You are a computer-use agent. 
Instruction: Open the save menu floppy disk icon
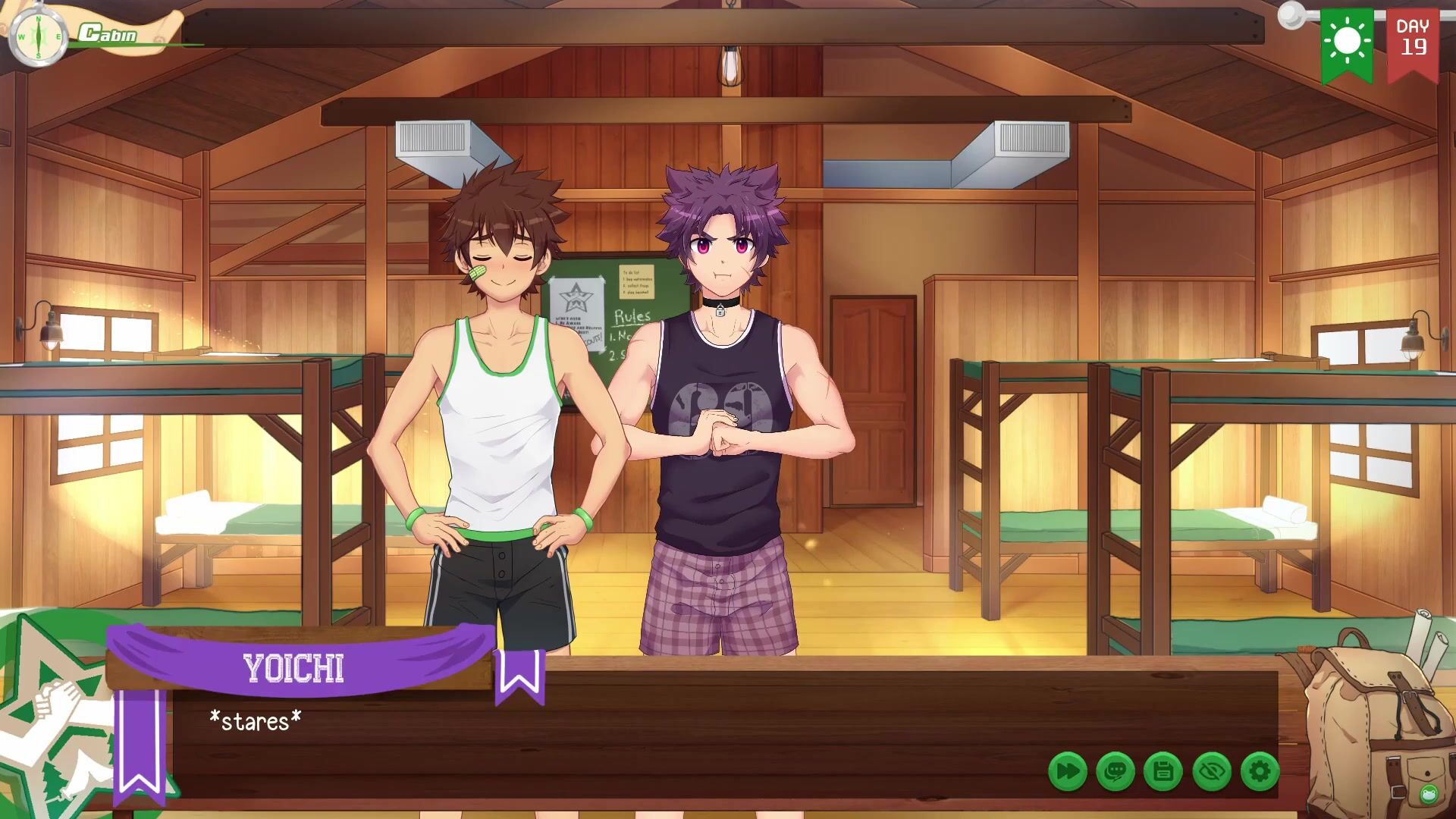[1163, 772]
